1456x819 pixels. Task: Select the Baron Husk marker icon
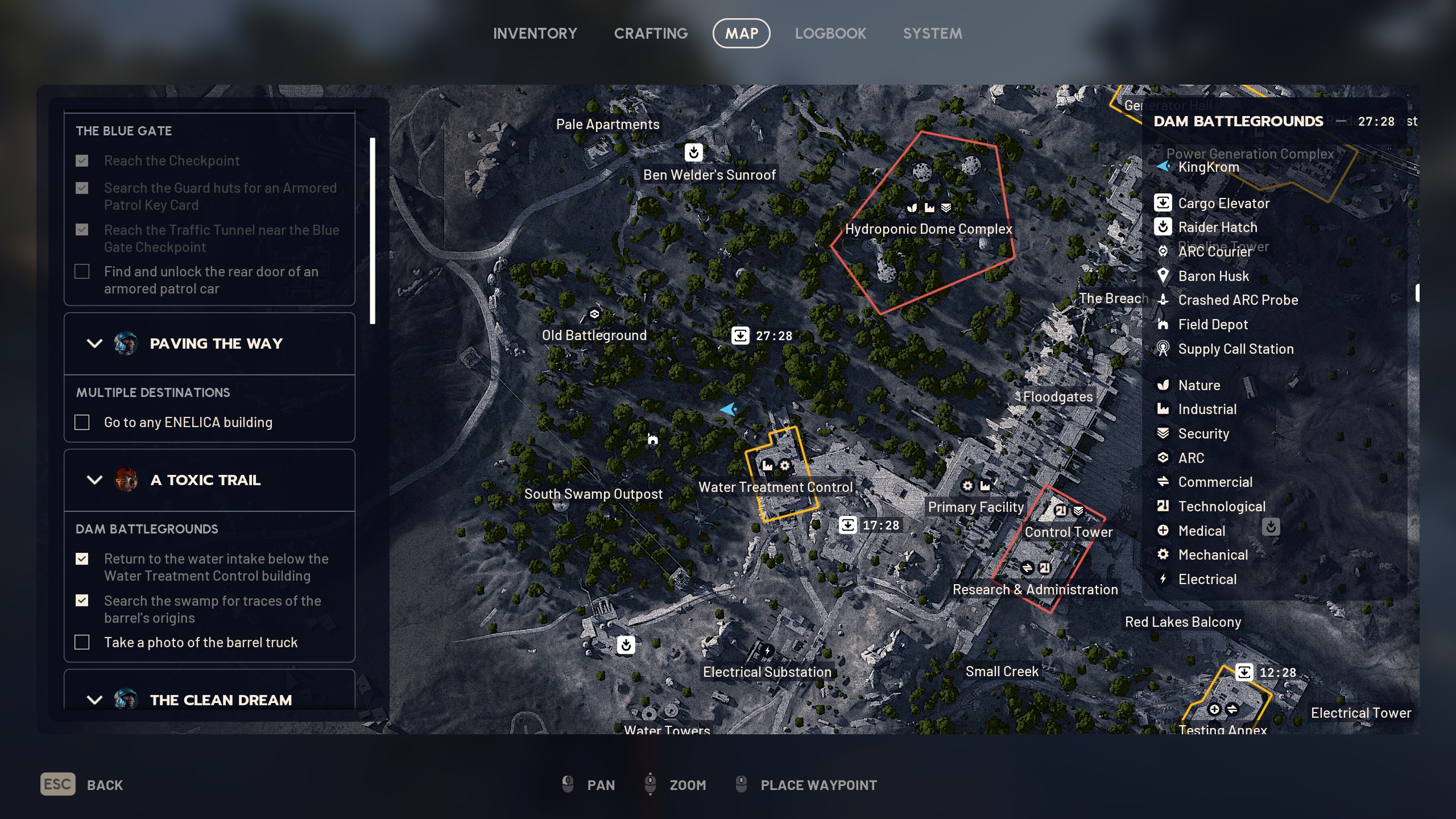click(1163, 276)
